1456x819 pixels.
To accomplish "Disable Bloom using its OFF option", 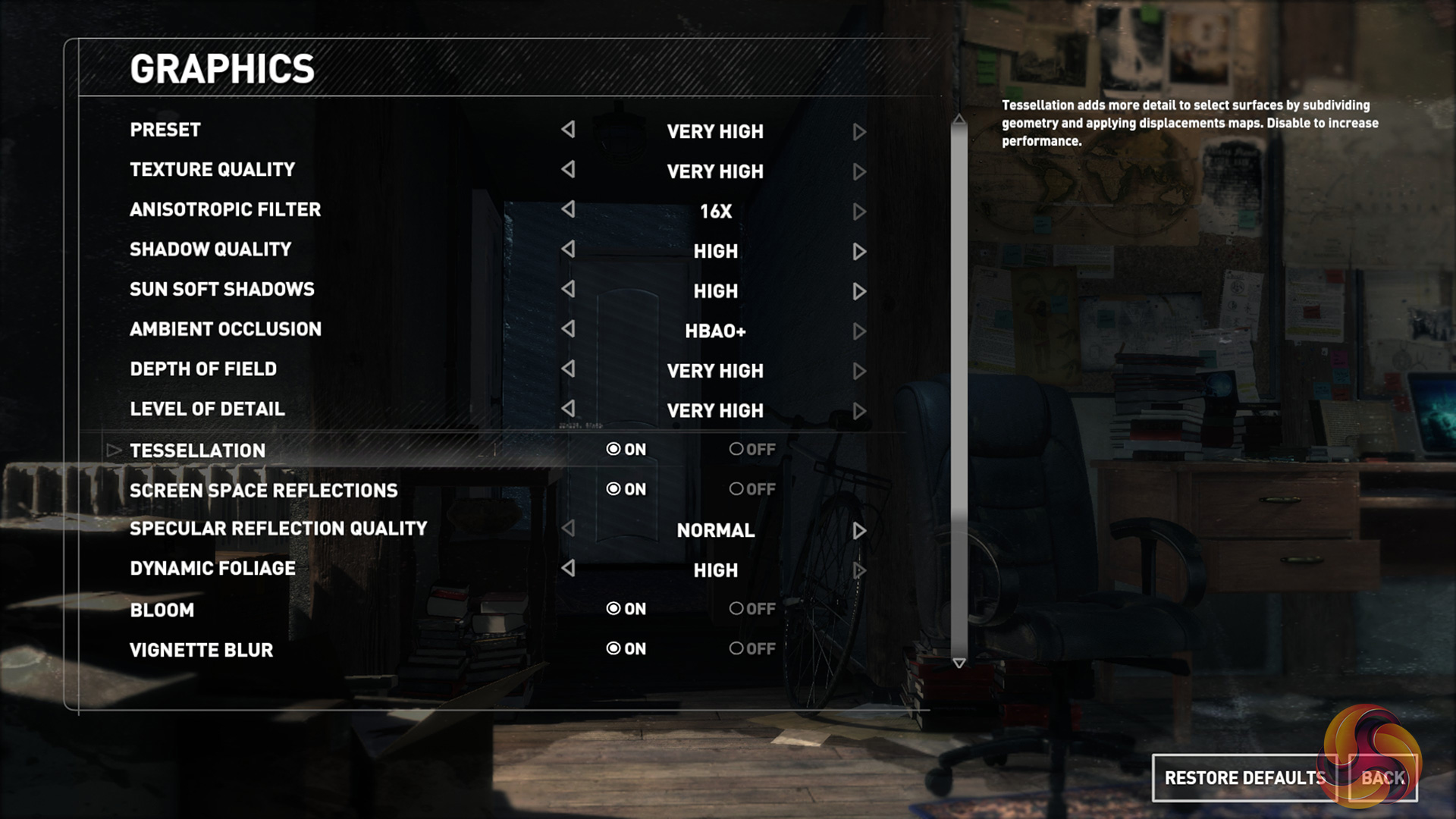I will point(752,609).
